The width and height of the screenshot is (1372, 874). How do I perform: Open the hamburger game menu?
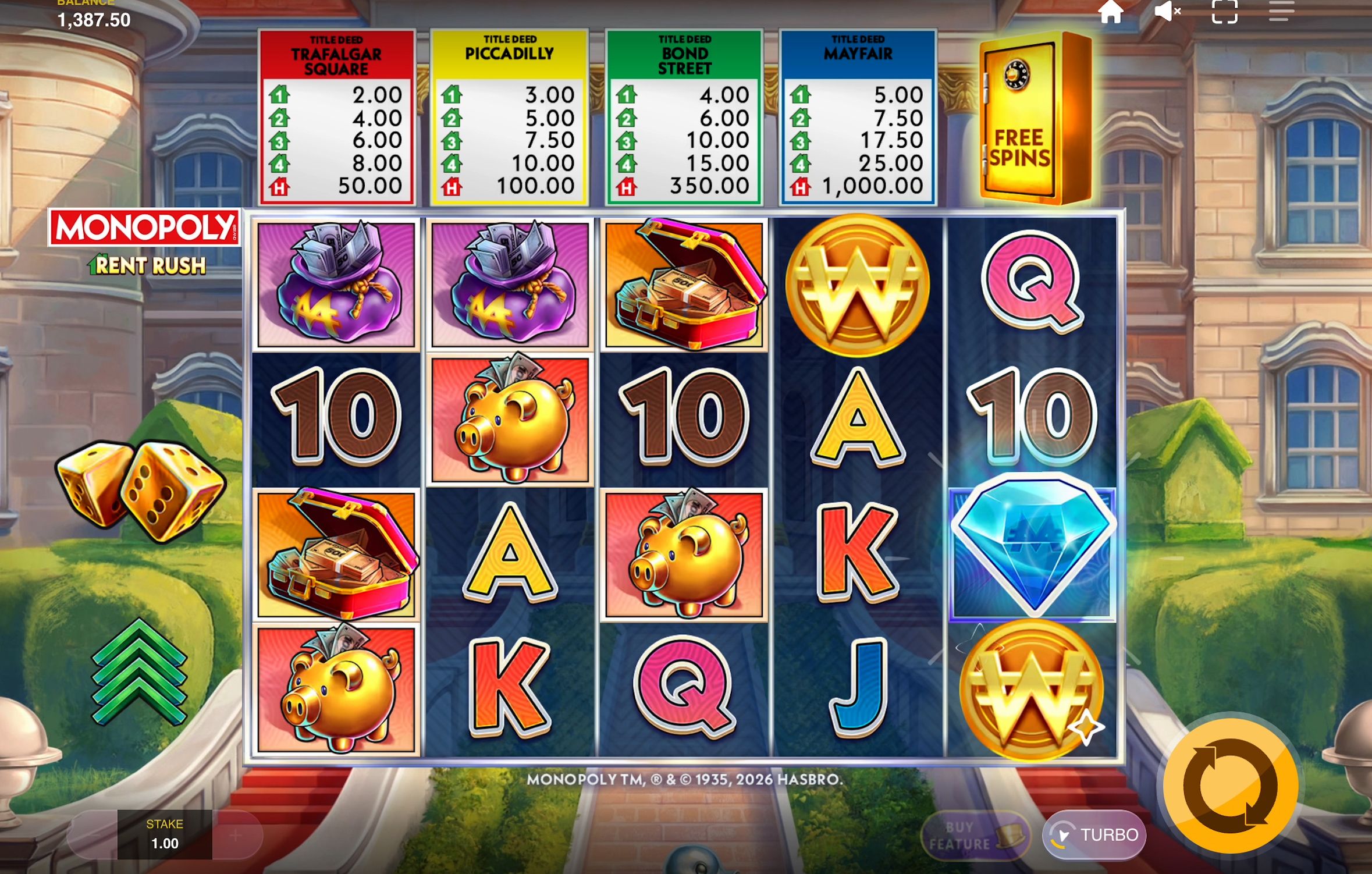coord(1278,12)
